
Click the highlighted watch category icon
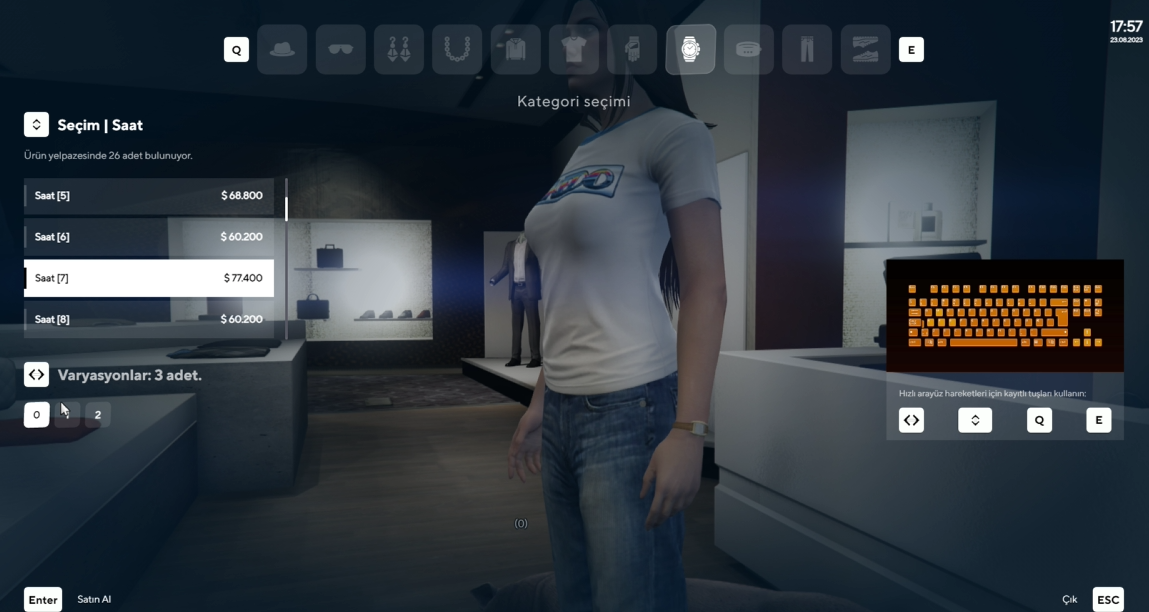[690, 50]
